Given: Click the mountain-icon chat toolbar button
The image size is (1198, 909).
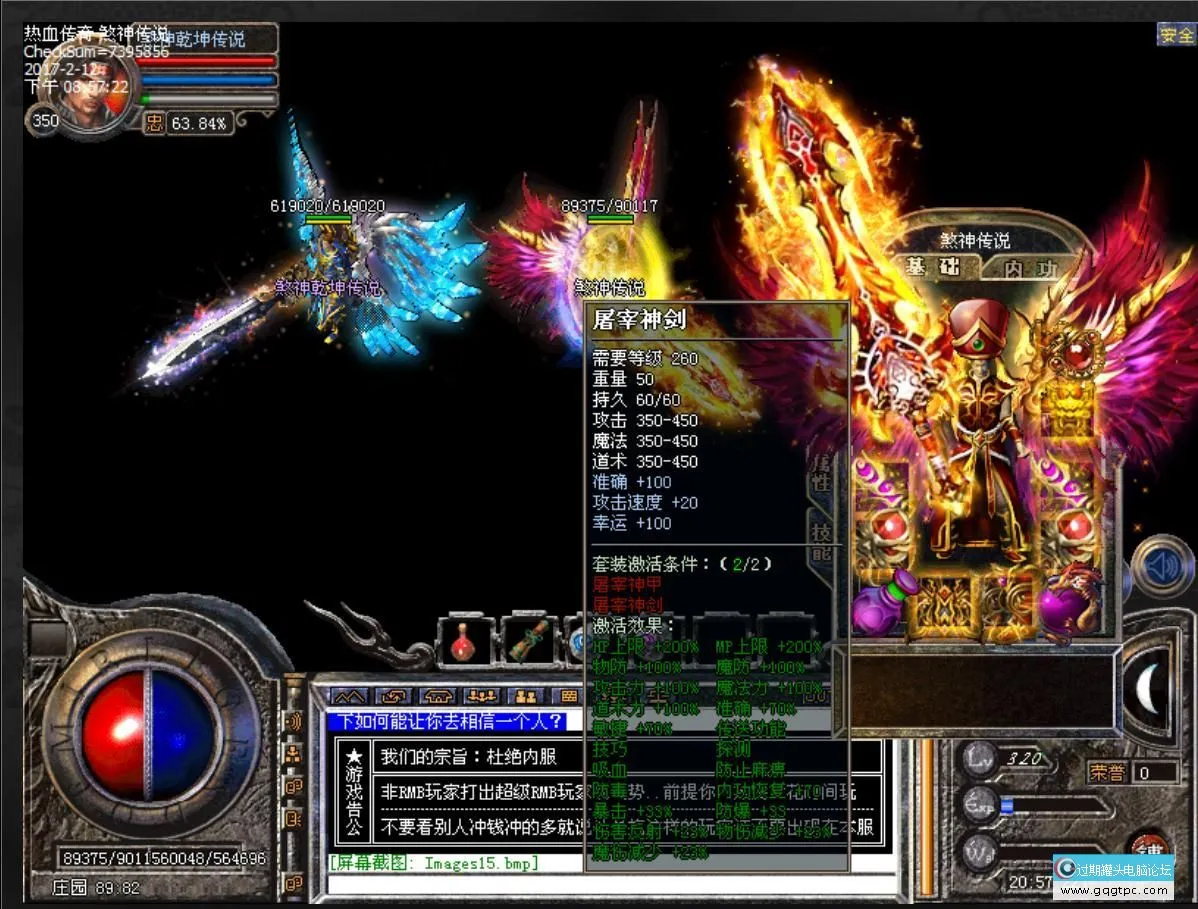Looking at the screenshot, I should click(x=348, y=696).
